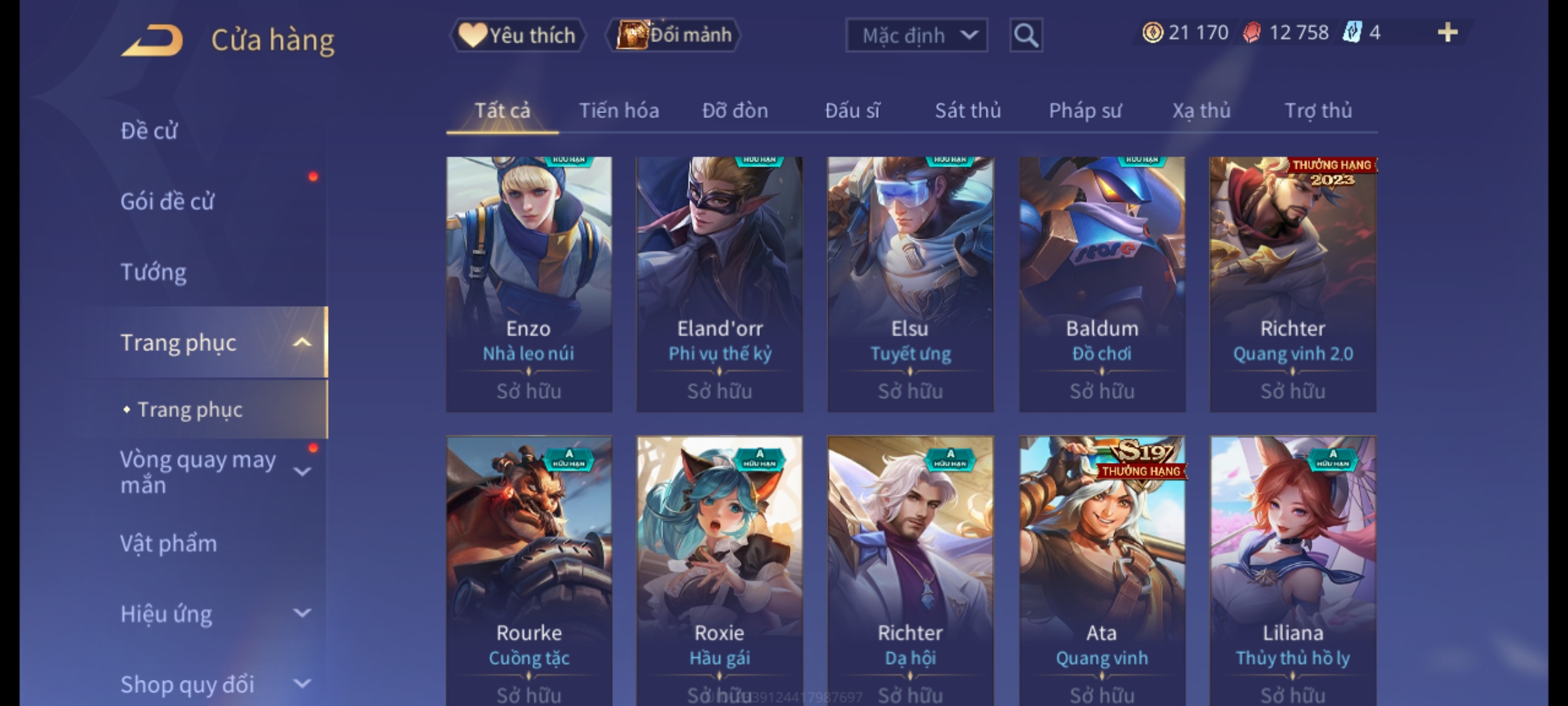Image resolution: width=1568 pixels, height=706 pixels.
Task: View the Liliana Thủy thủ hồ ly skin
Action: click(1293, 569)
